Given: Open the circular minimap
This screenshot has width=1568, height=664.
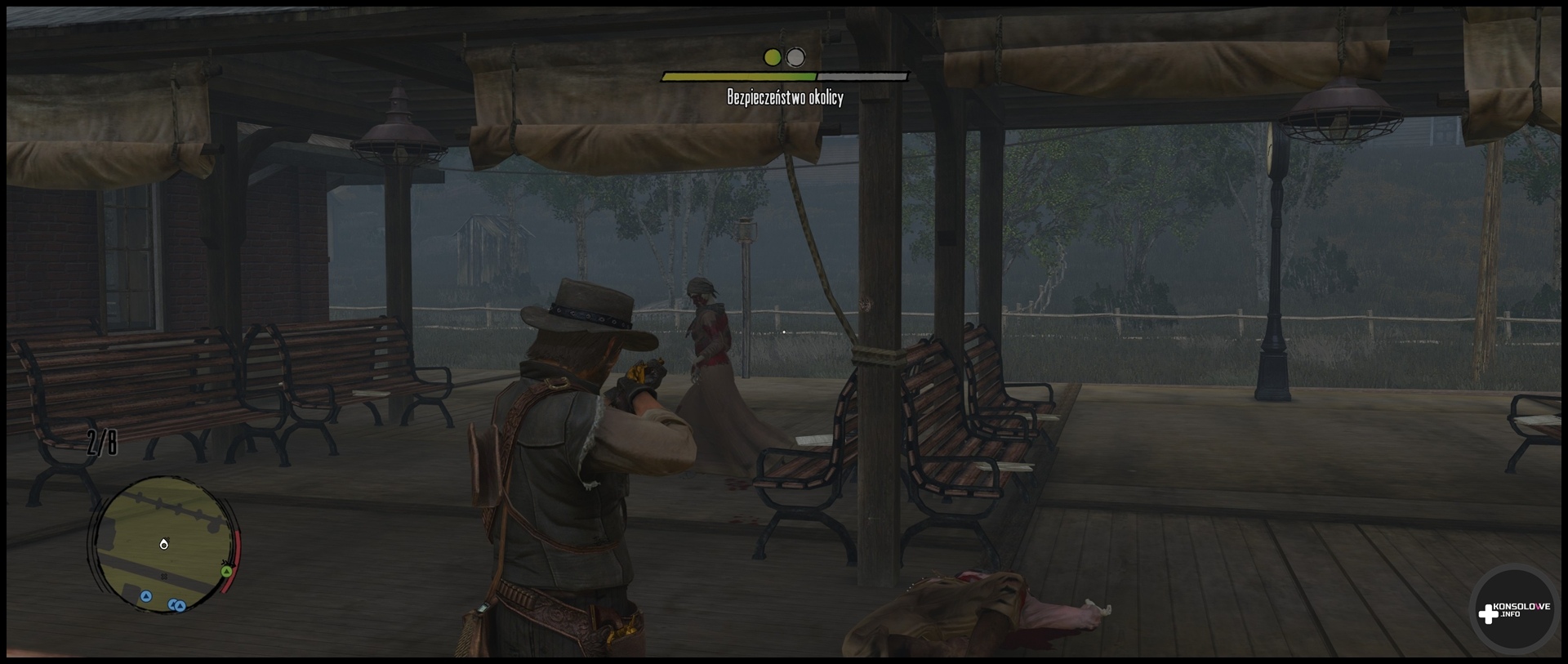Looking at the screenshot, I should coord(163,543).
